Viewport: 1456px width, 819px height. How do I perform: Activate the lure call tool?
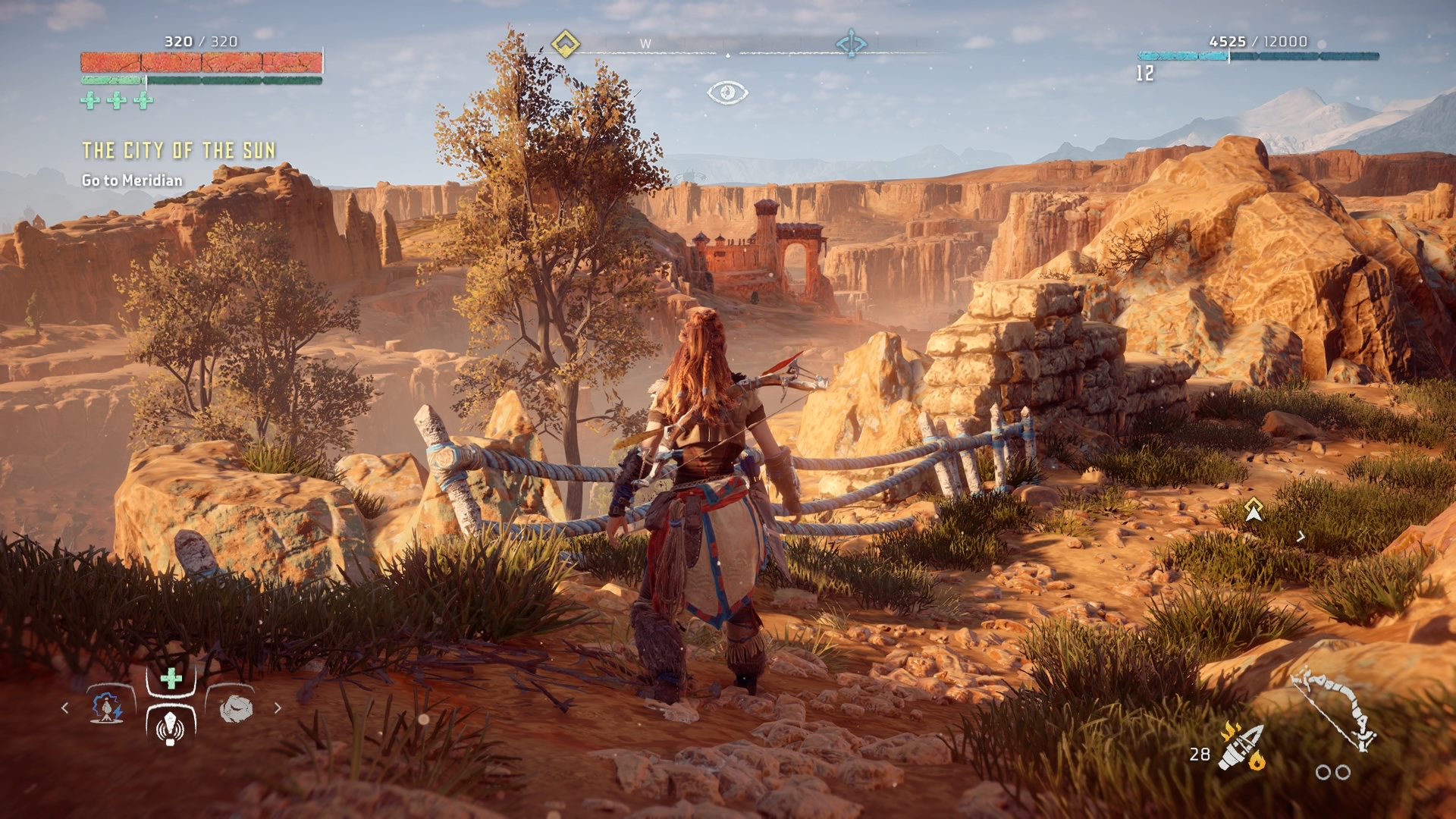(171, 726)
